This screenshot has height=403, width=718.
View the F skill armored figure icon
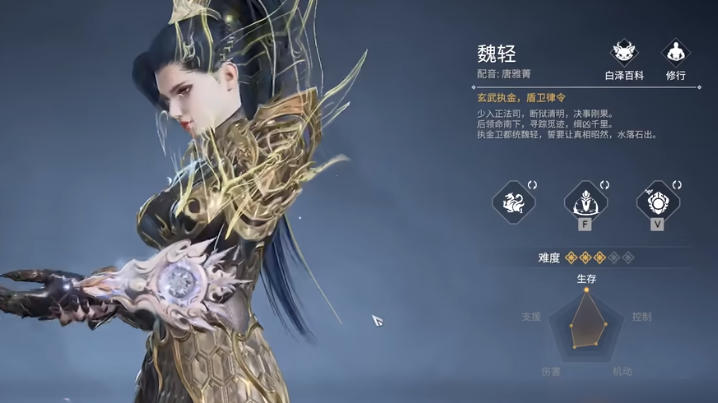coord(586,200)
